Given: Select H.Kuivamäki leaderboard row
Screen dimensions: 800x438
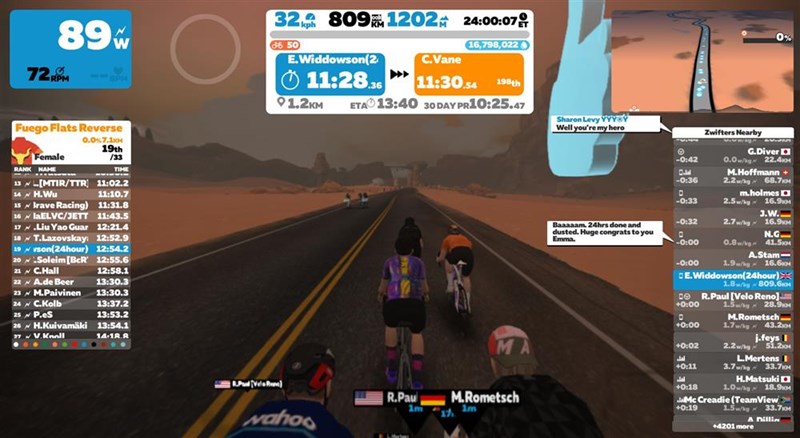Looking at the screenshot, I should 70,325.
